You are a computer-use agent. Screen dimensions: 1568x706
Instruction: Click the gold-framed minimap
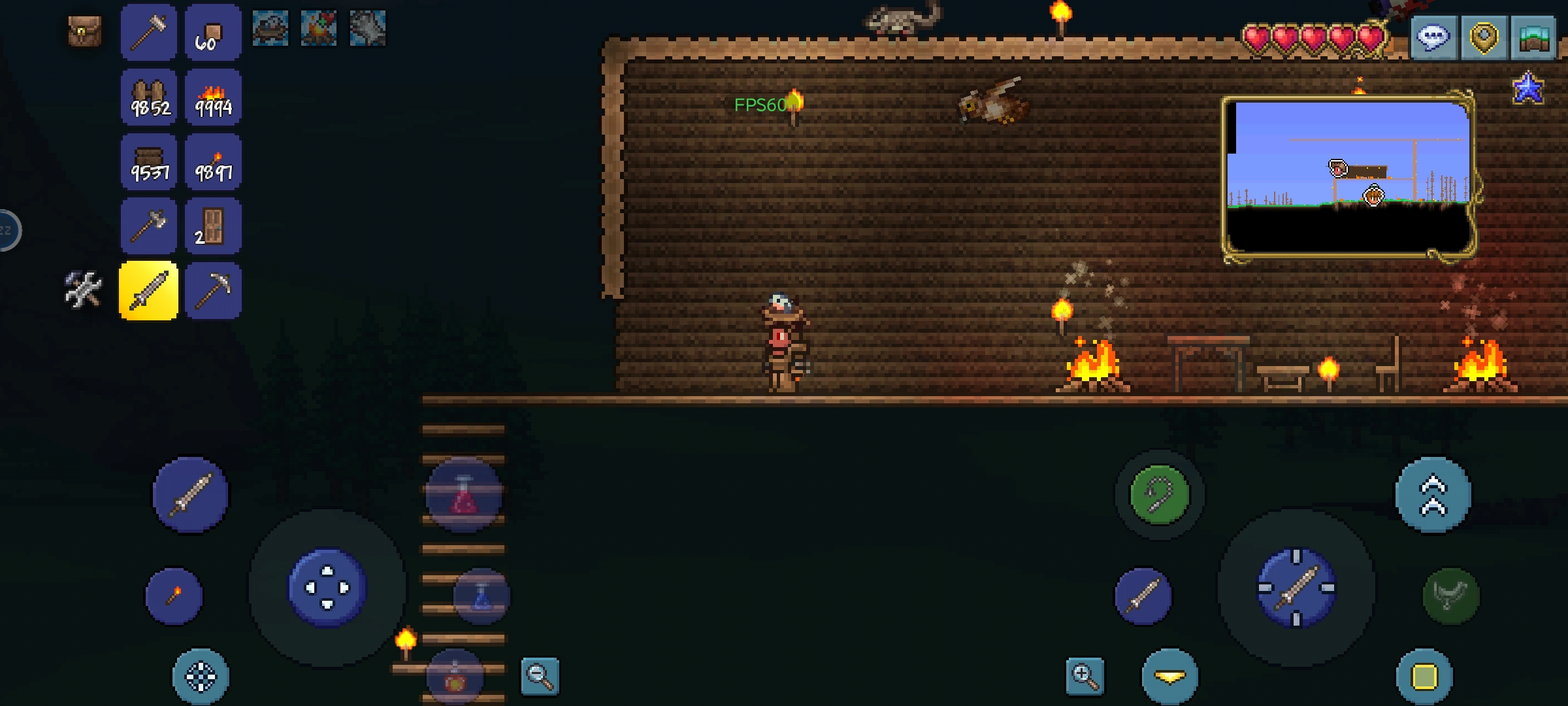[x=1348, y=178]
